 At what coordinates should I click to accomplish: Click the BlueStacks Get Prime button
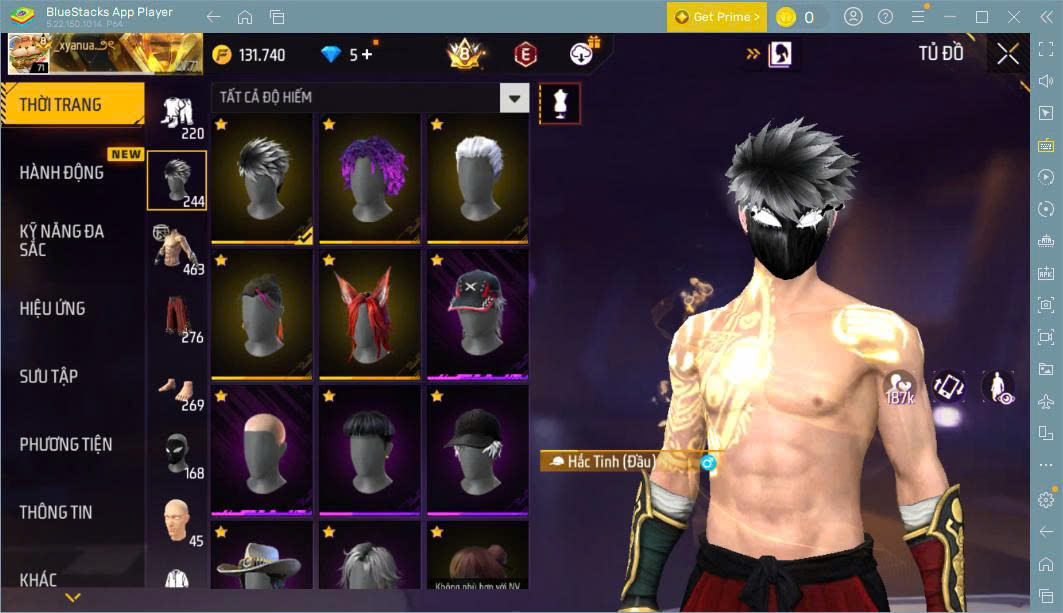coord(716,17)
